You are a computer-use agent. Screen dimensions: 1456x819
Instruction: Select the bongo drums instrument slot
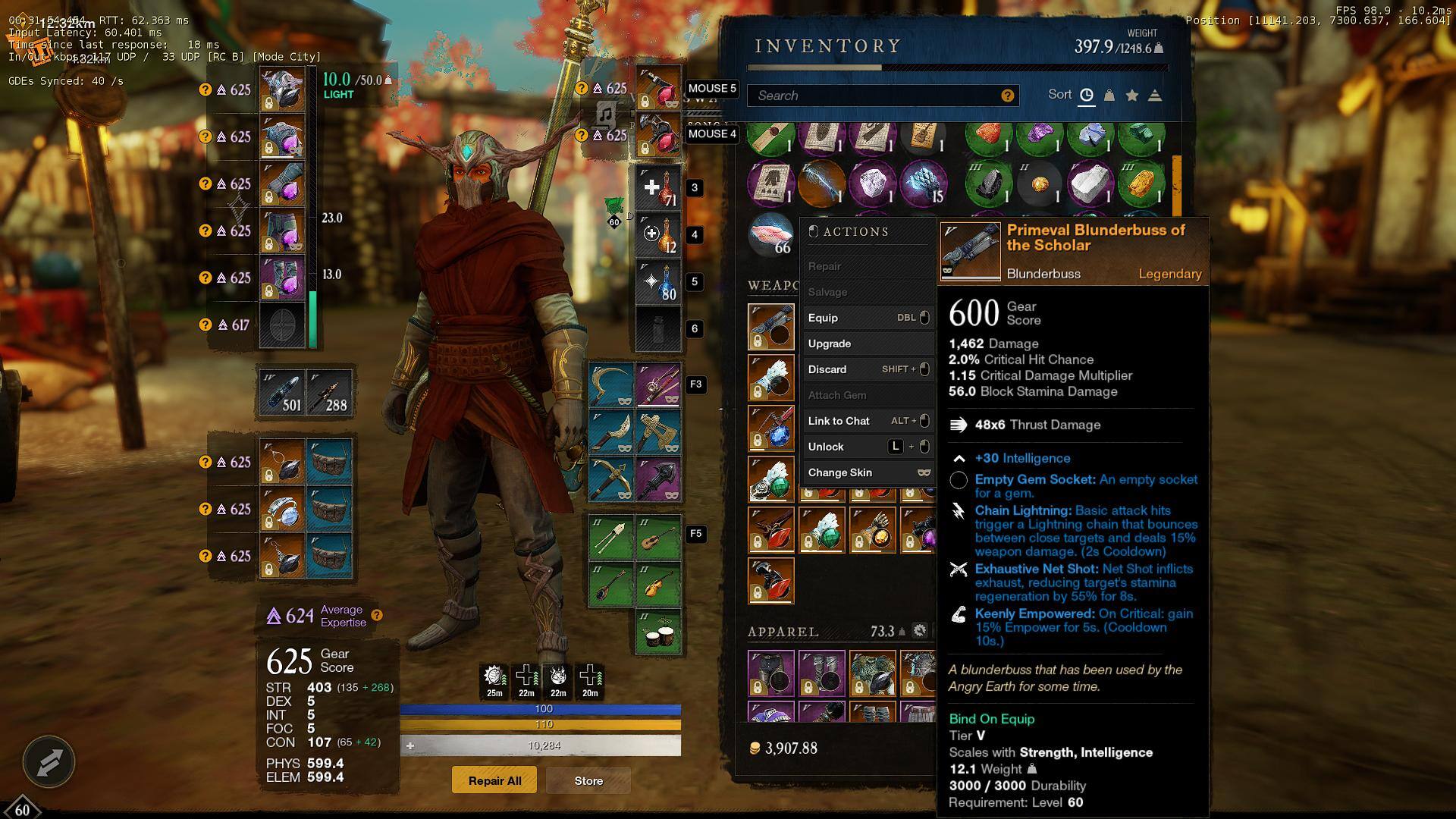(x=657, y=631)
